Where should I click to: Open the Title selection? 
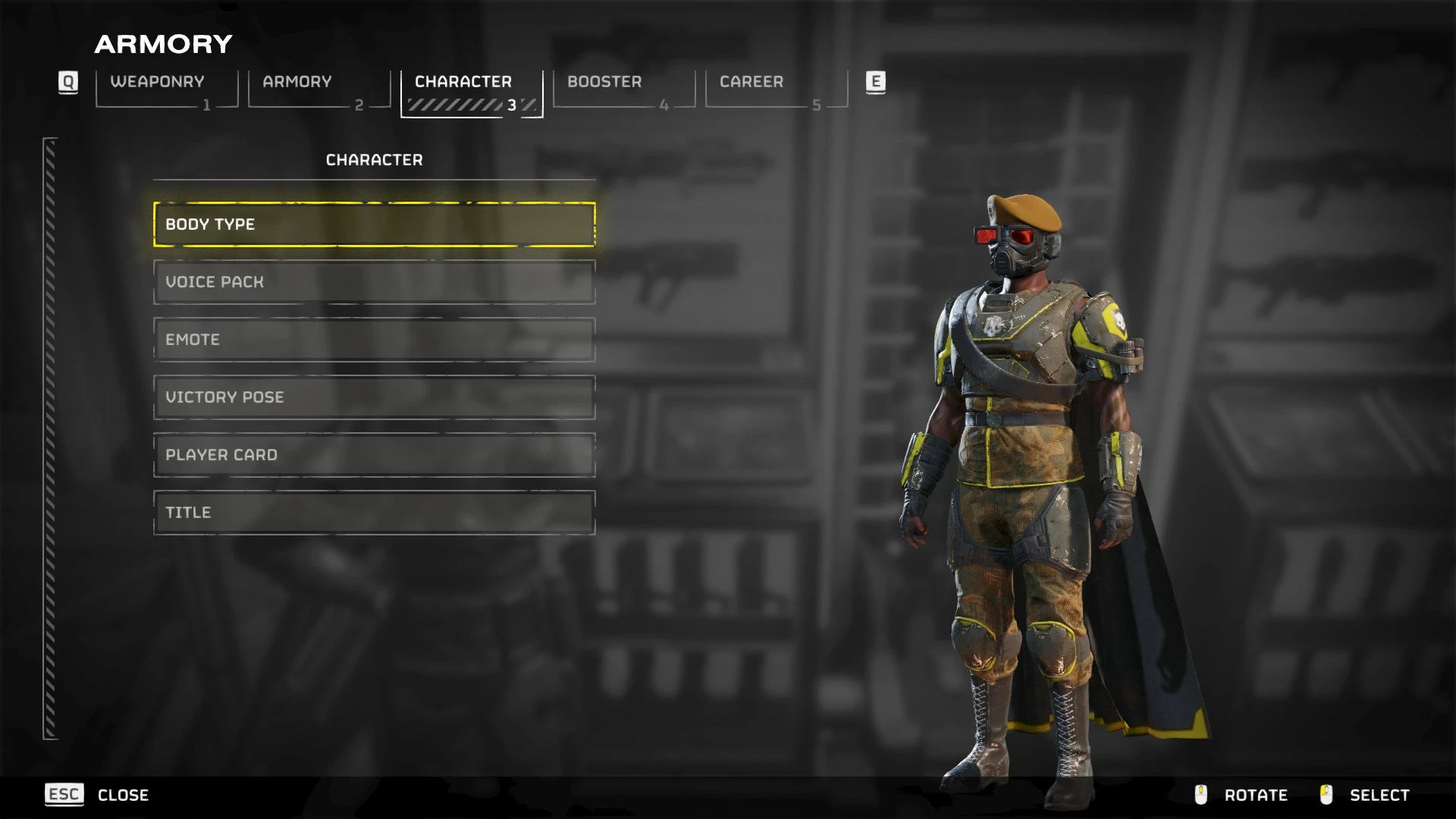tap(374, 513)
